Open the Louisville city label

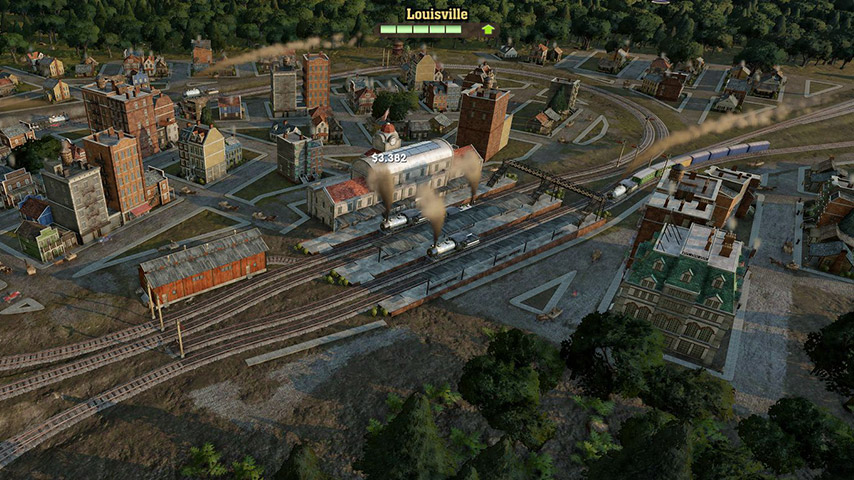click(436, 14)
